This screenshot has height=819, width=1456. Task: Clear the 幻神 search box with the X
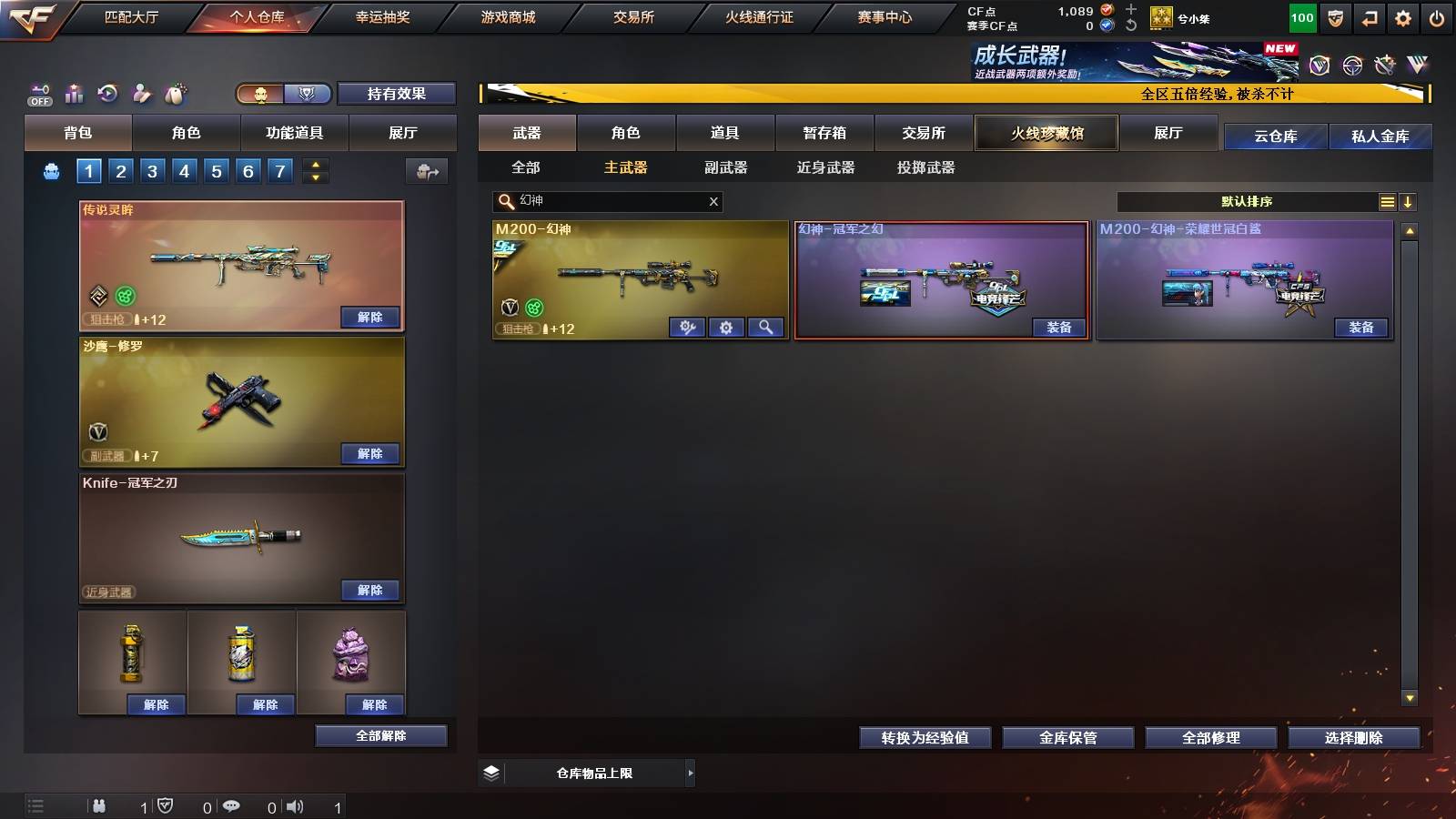(715, 201)
